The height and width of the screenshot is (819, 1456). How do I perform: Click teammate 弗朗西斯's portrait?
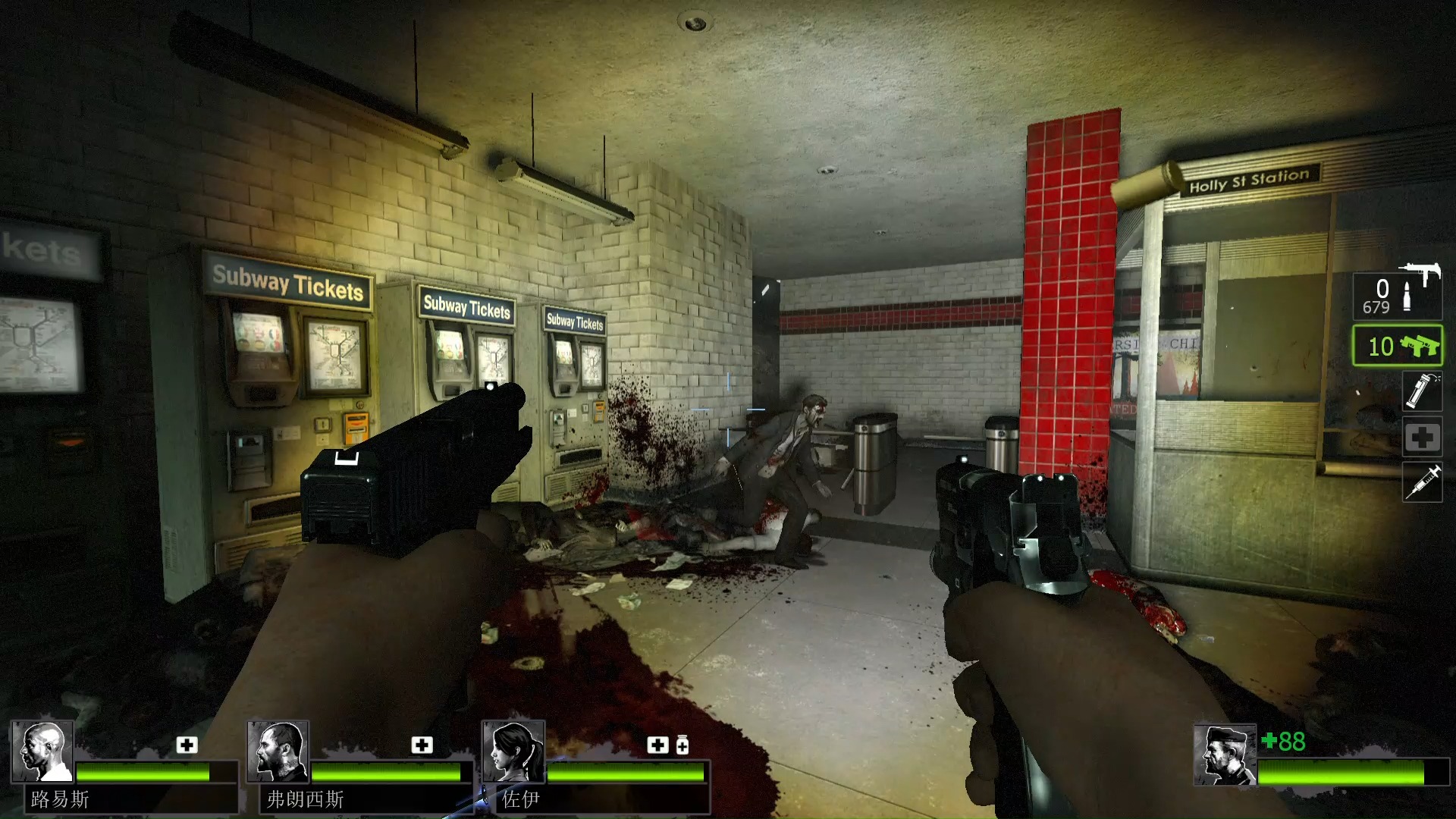278,751
